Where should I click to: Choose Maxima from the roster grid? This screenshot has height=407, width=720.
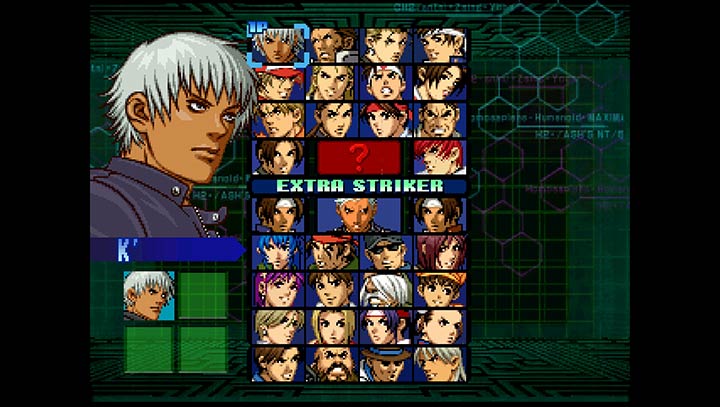331,45
